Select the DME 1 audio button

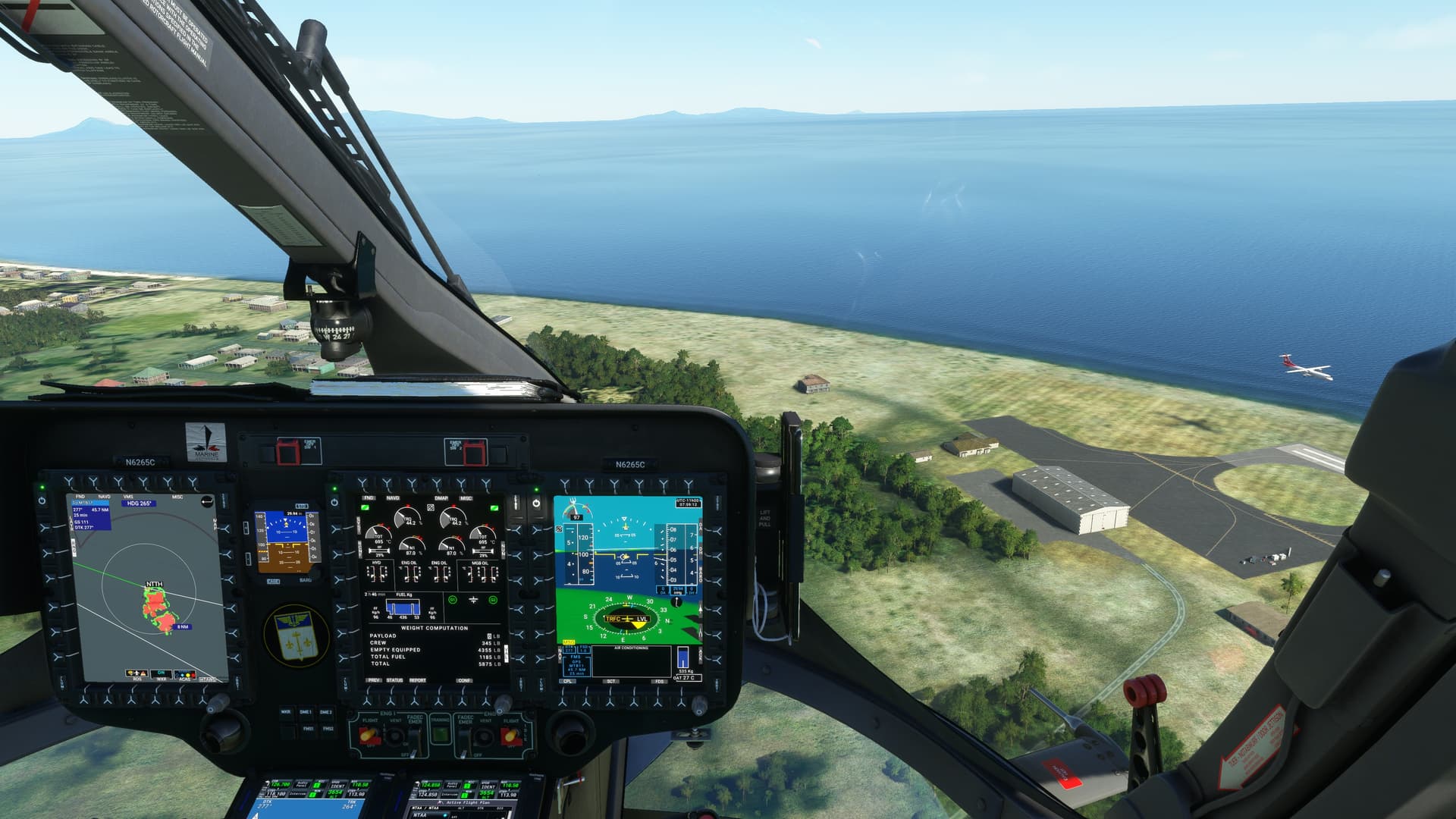(x=306, y=713)
